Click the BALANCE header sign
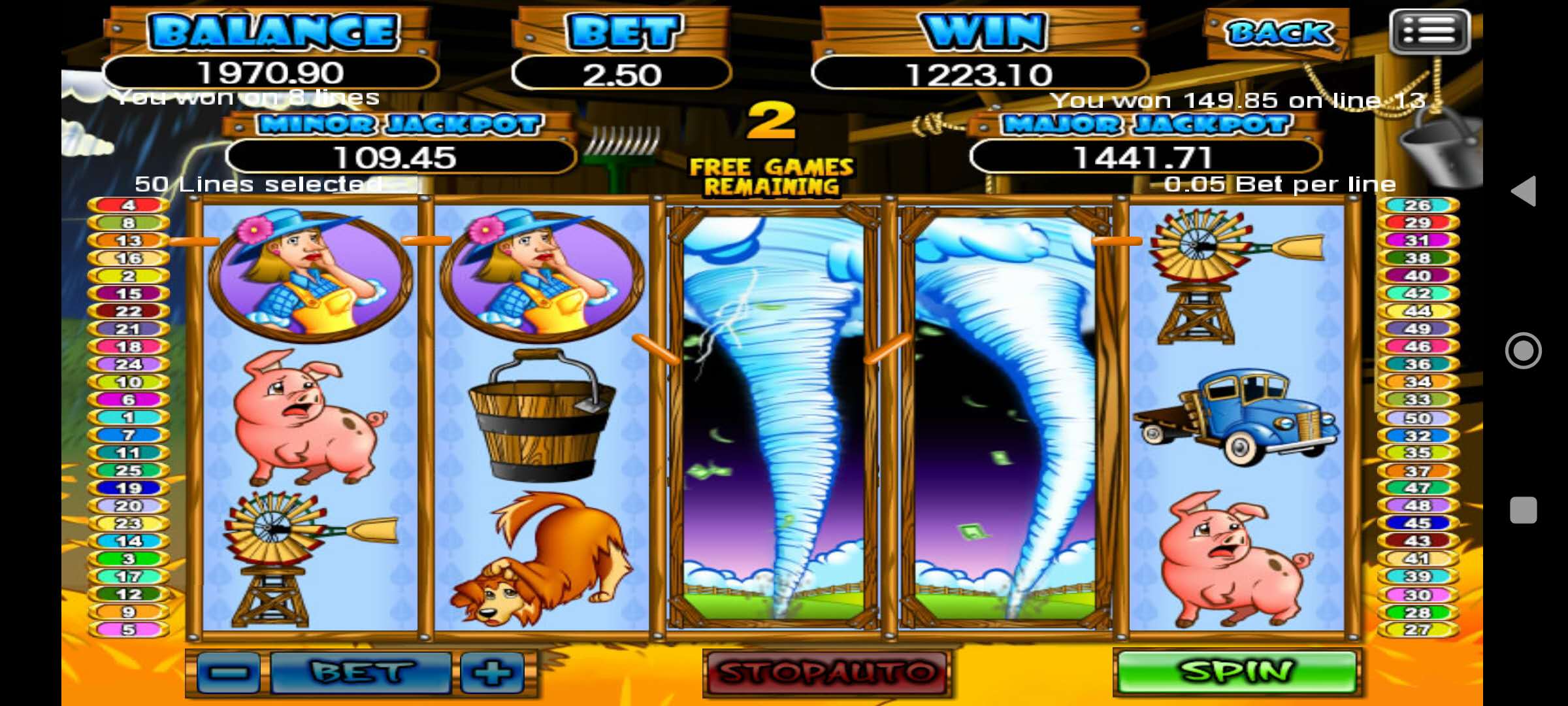Image resolution: width=1568 pixels, height=706 pixels. point(274,30)
